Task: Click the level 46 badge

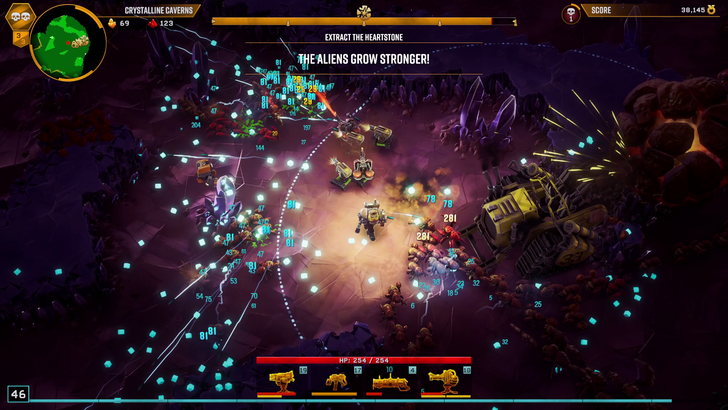Action: point(17,394)
